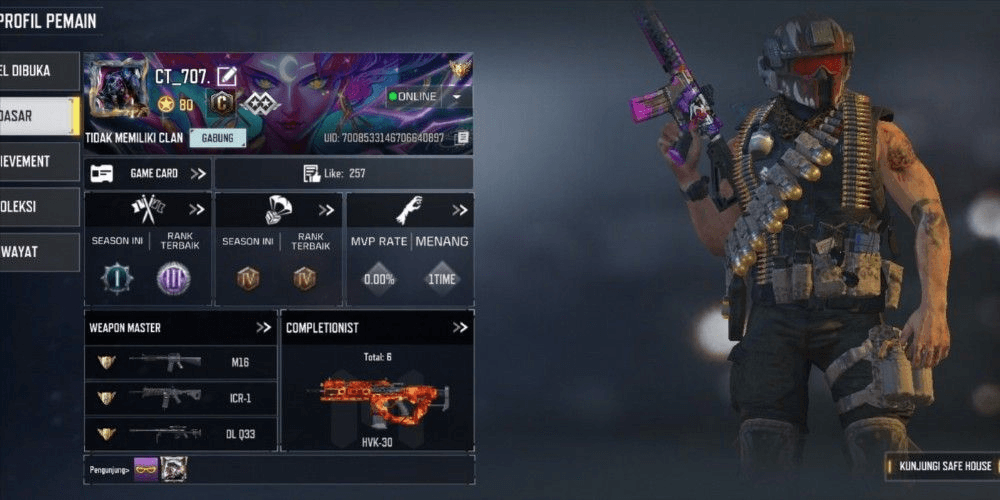Select the Riwayat tab
The height and width of the screenshot is (500, 1000).
click(x=38, y=252)
